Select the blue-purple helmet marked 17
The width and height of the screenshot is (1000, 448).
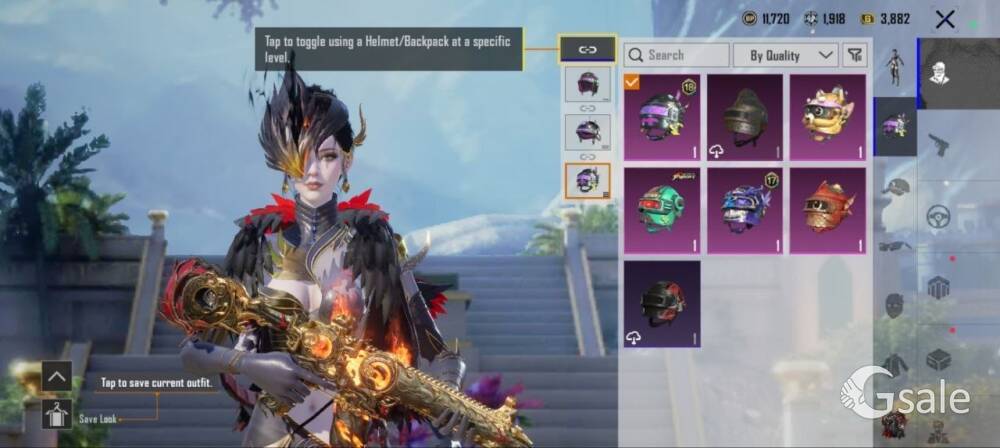pyautogui.click(x=745, y=210)
